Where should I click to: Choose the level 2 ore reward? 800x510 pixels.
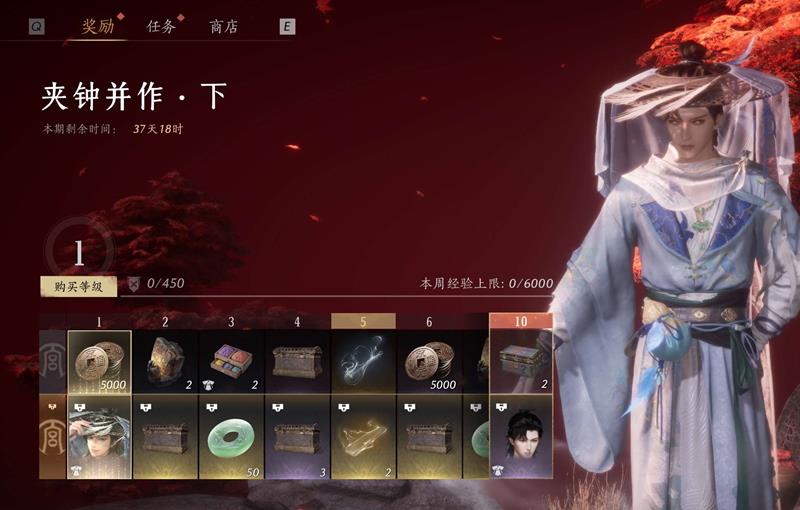[x=165, y=362]
